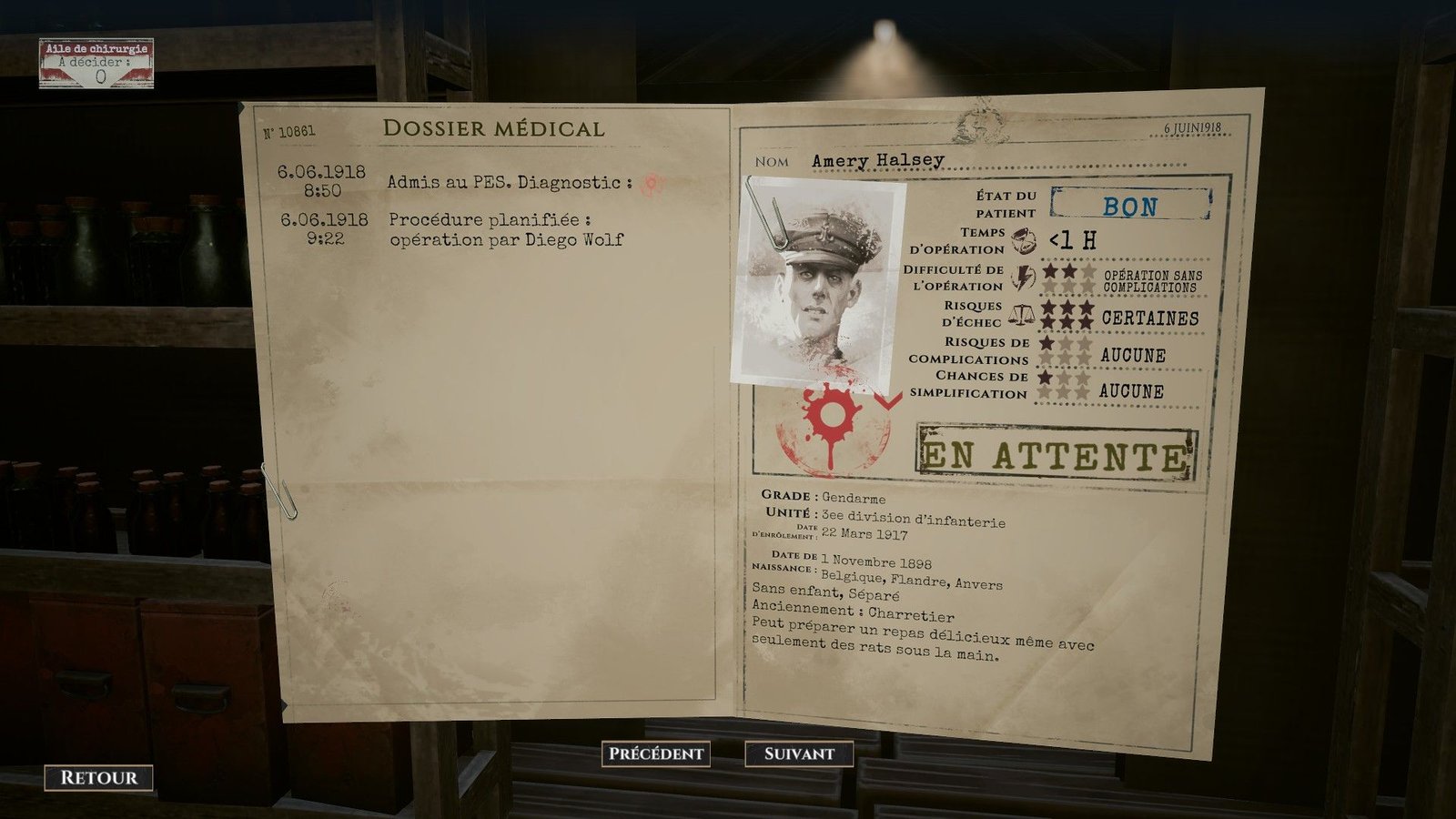
Task: Open the Aile de chirurgie panel
Action: [96, 64]
